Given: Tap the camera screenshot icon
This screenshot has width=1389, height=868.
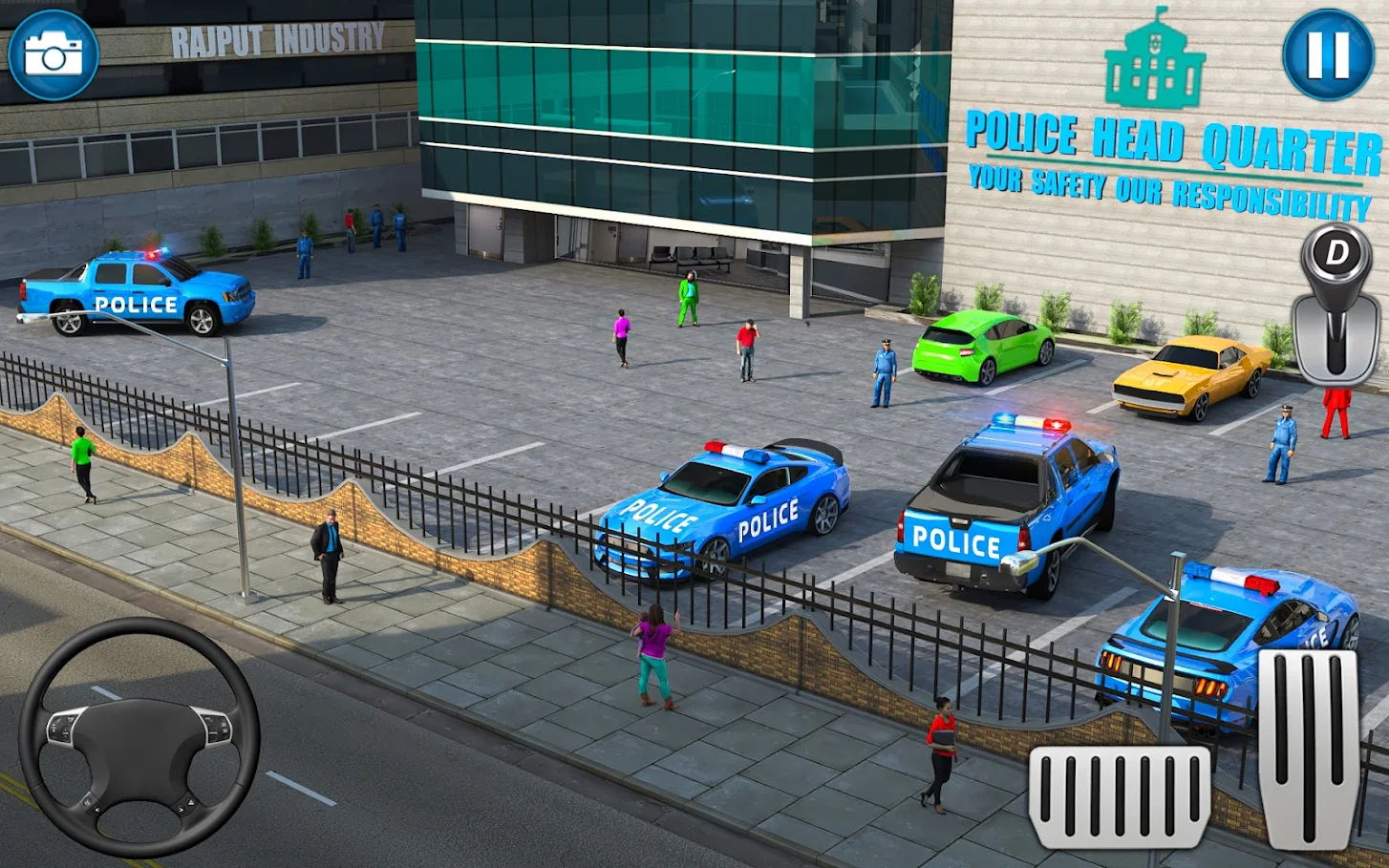Looking at the screenshot, I should click(53, 53).
